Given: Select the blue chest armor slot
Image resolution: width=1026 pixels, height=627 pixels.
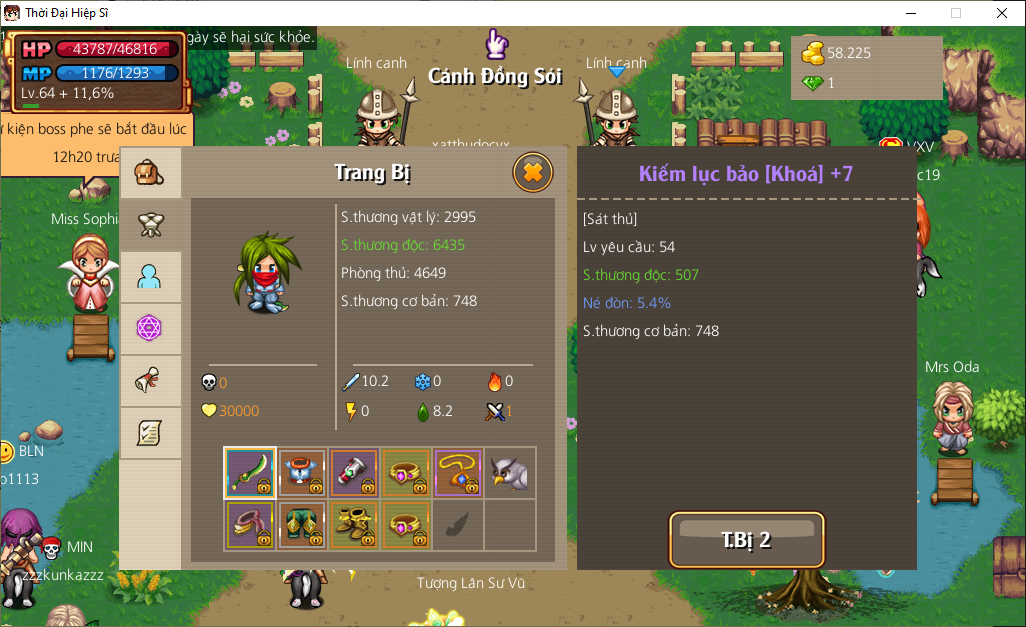Looking at the screenshot, I should coord(302,472).
